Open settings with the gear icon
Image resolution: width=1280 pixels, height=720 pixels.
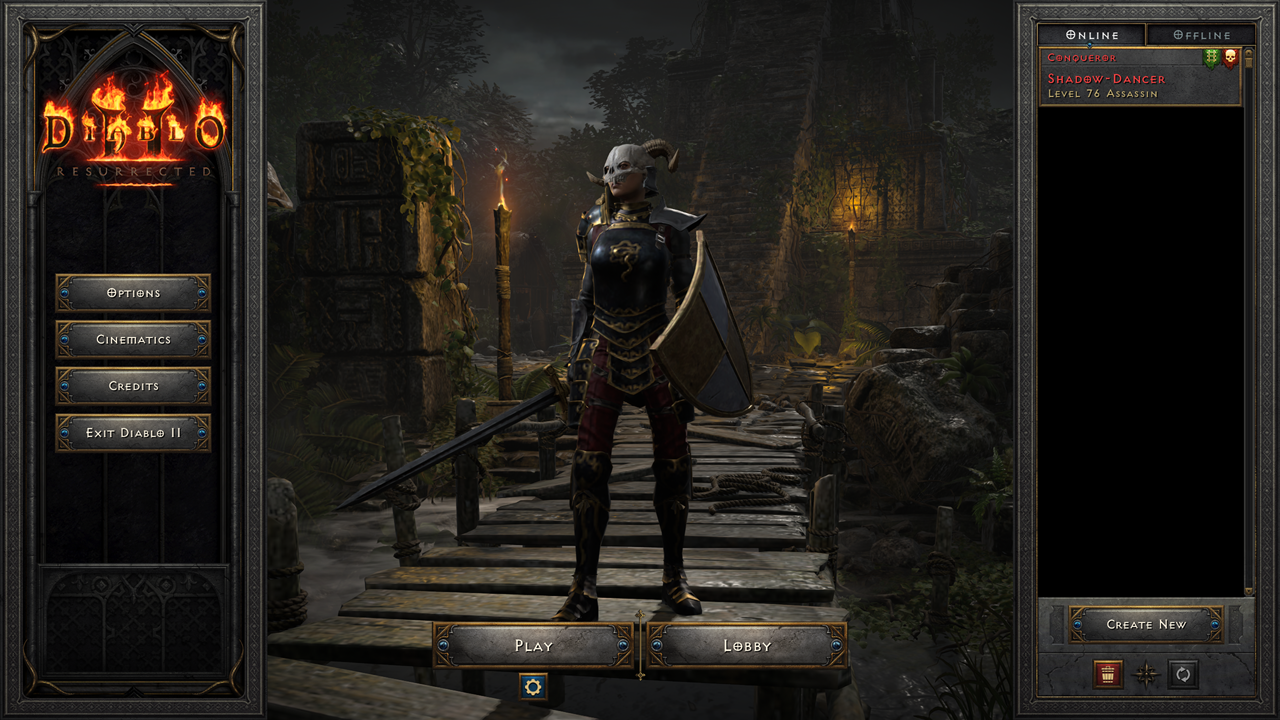[x=533, y=688]
